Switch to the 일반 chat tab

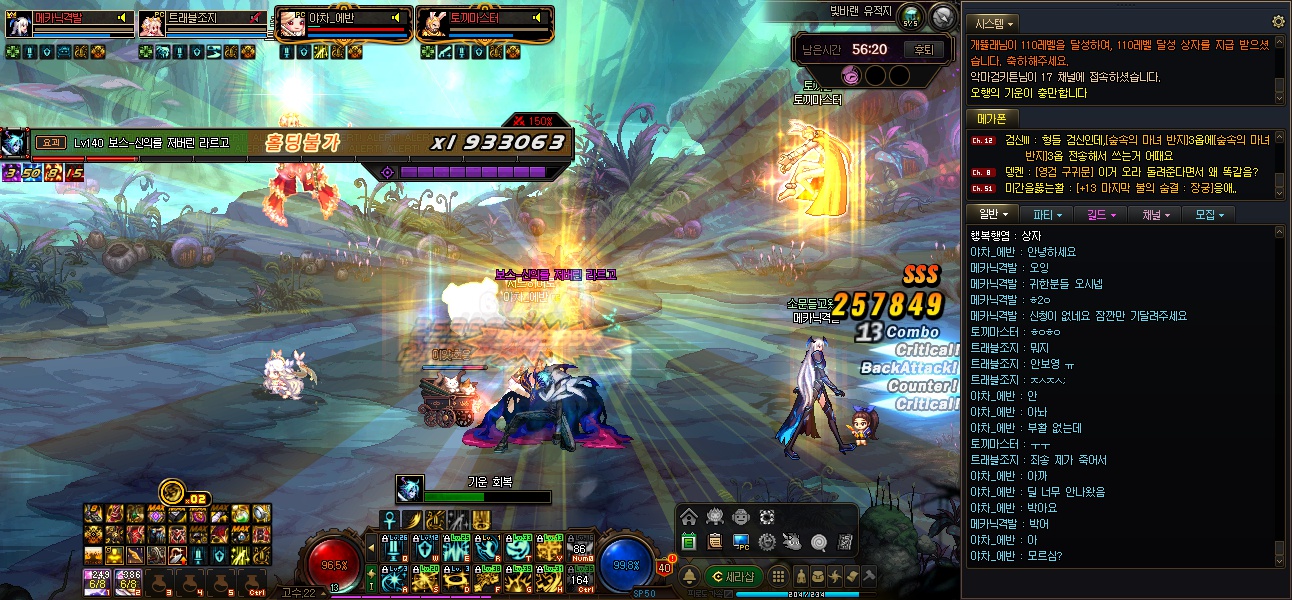(993, 214)
